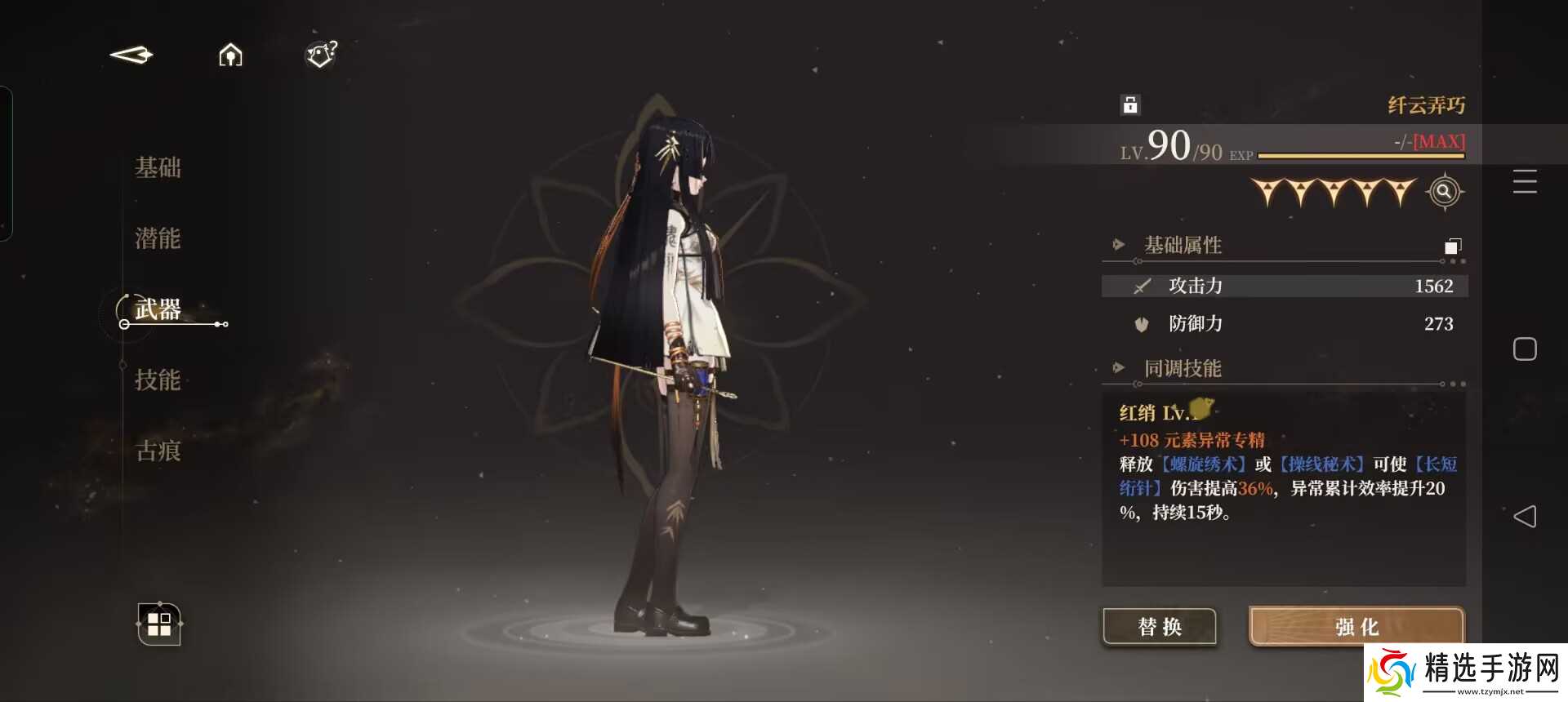This screenshot has height=702, width=1568.
Task: Return to the home screen
Action: coord(230,55)
